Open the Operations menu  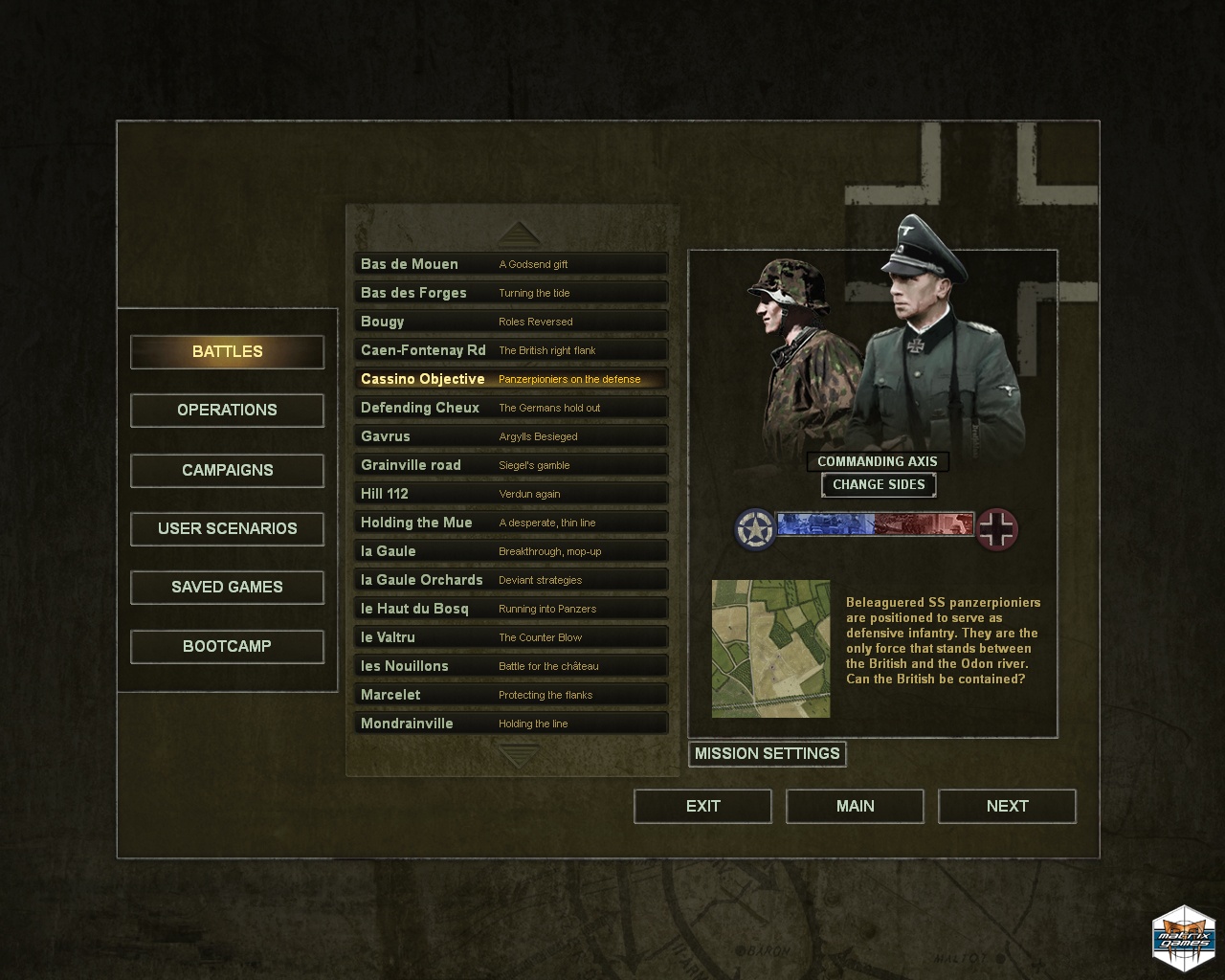point(227,411)
